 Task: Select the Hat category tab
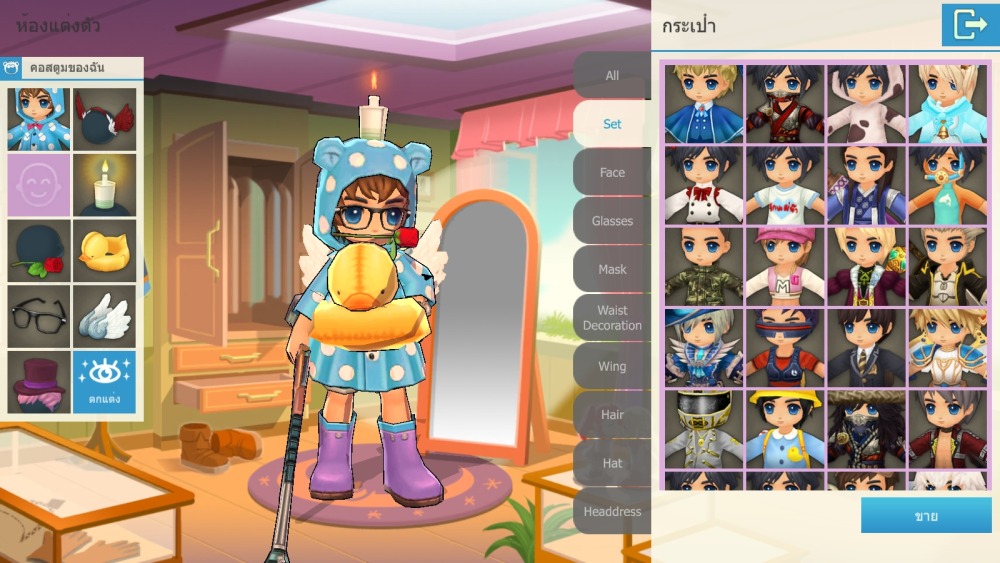[x=612, y=463]
